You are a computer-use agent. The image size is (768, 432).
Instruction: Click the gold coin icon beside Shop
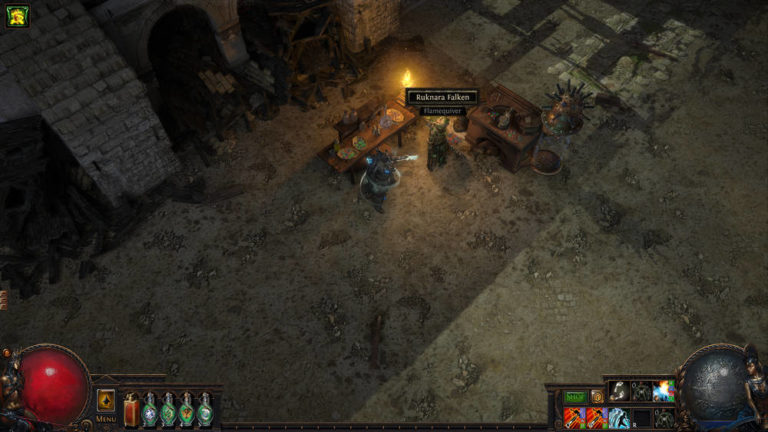click(597, 397)
